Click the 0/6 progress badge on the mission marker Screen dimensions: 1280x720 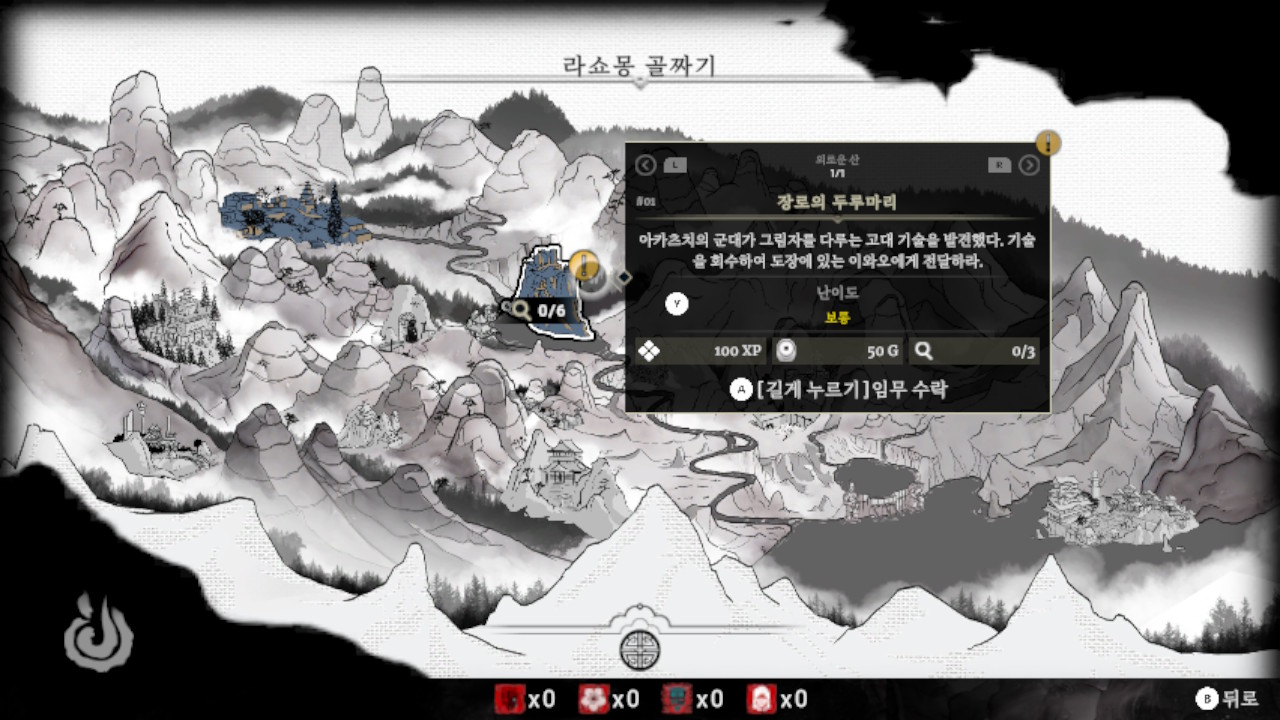(x=541, y=309)
